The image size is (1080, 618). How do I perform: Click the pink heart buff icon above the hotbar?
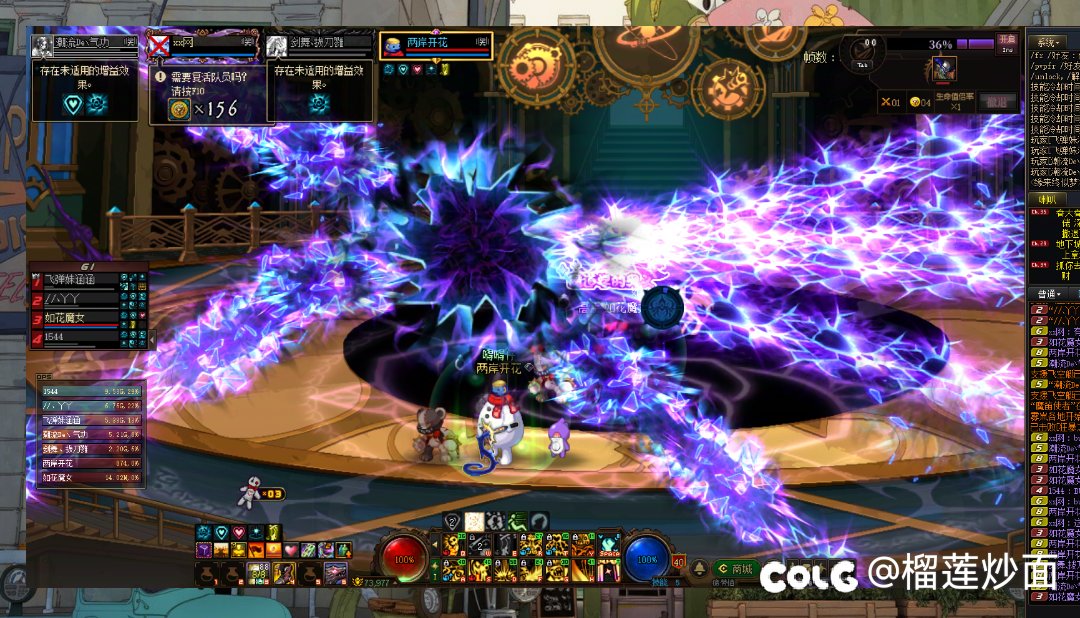237,532
